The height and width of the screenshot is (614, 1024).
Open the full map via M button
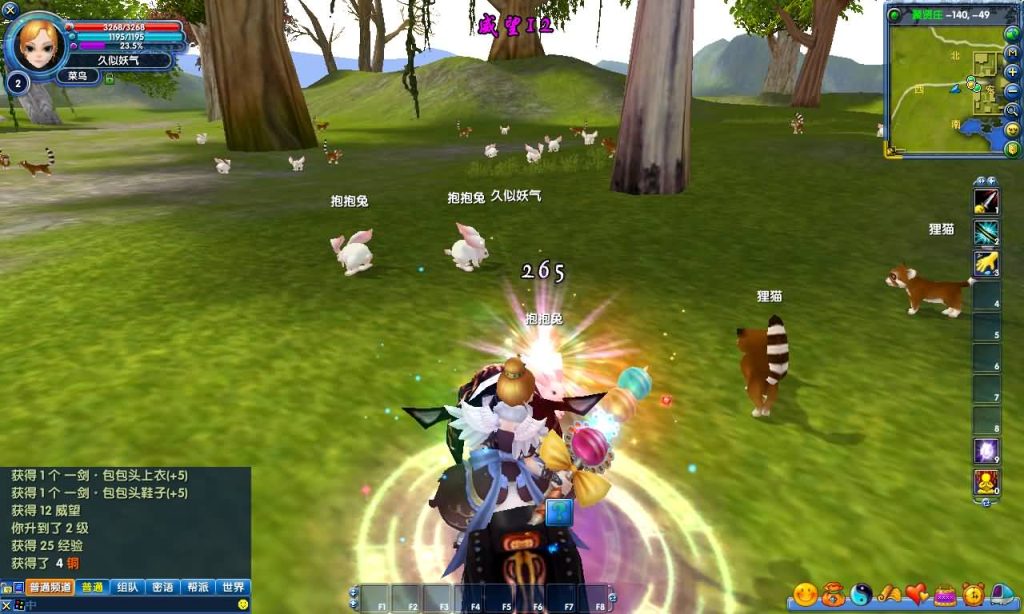click(1013, 54)
